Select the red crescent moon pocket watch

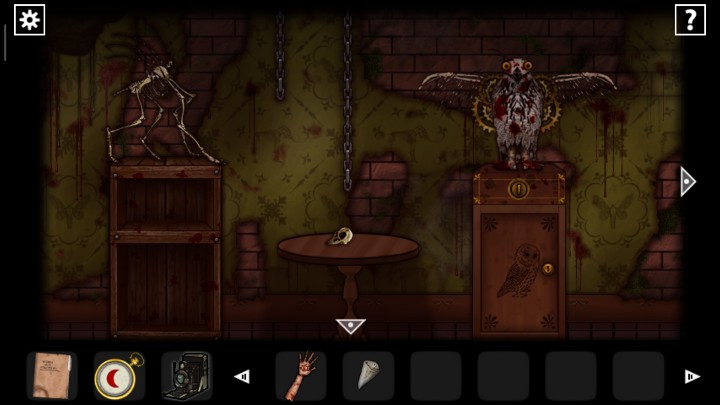pyautogui.click(x=119, y=376)
